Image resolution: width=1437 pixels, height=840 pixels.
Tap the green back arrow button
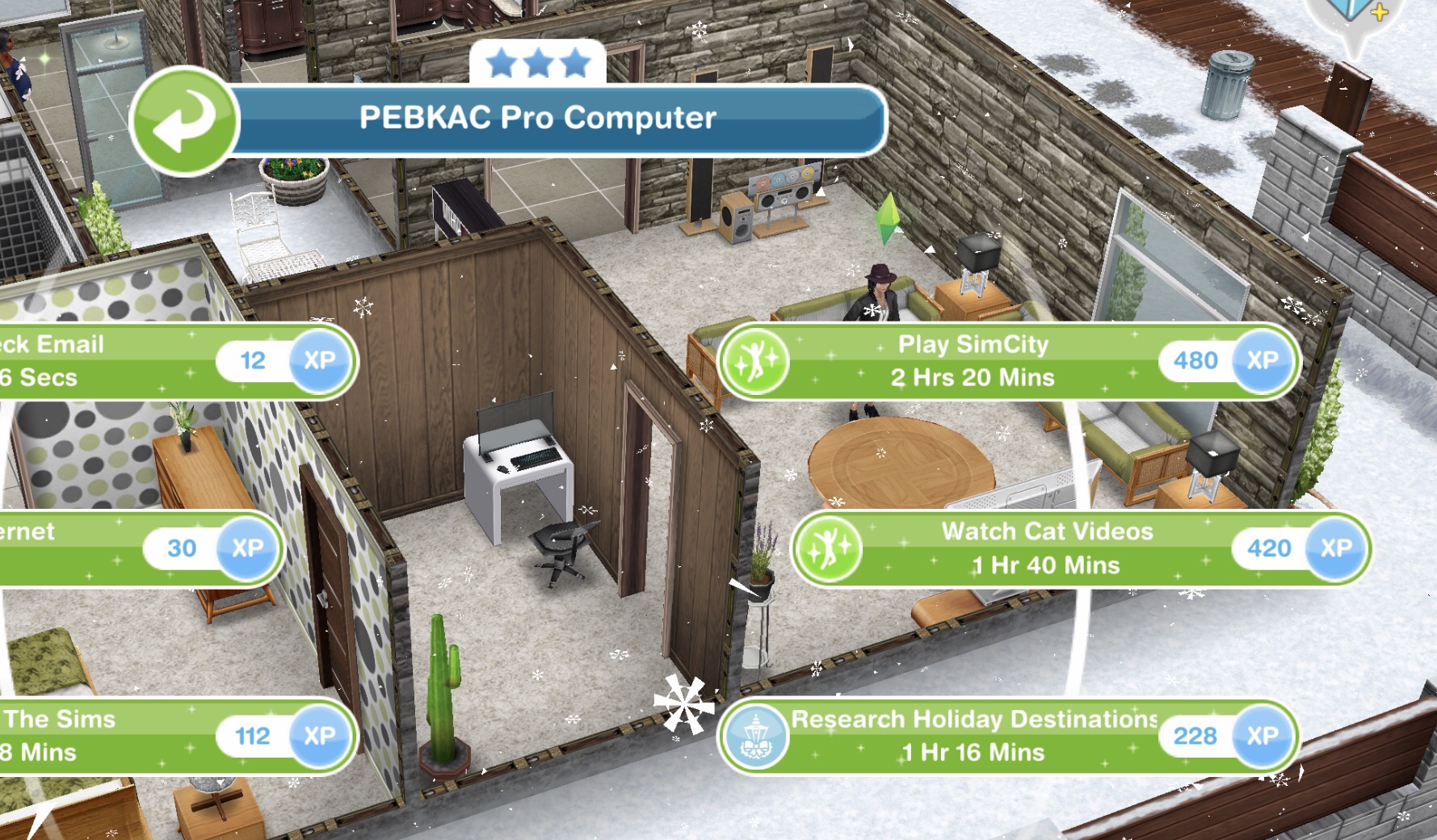184,121
